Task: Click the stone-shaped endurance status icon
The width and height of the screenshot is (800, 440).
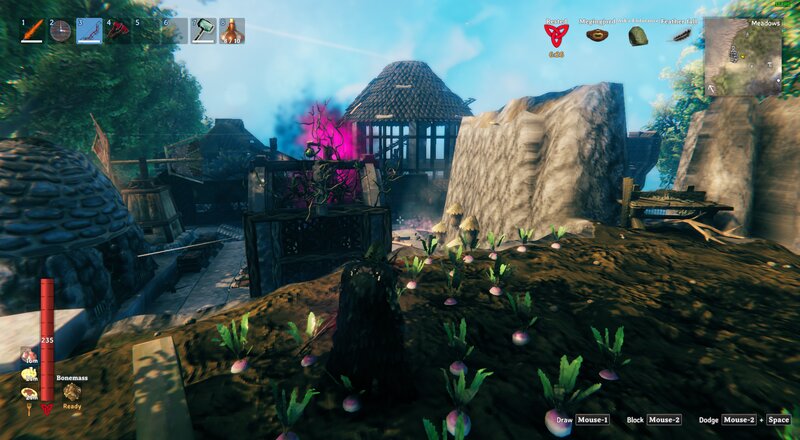Action: pos(638,37)
